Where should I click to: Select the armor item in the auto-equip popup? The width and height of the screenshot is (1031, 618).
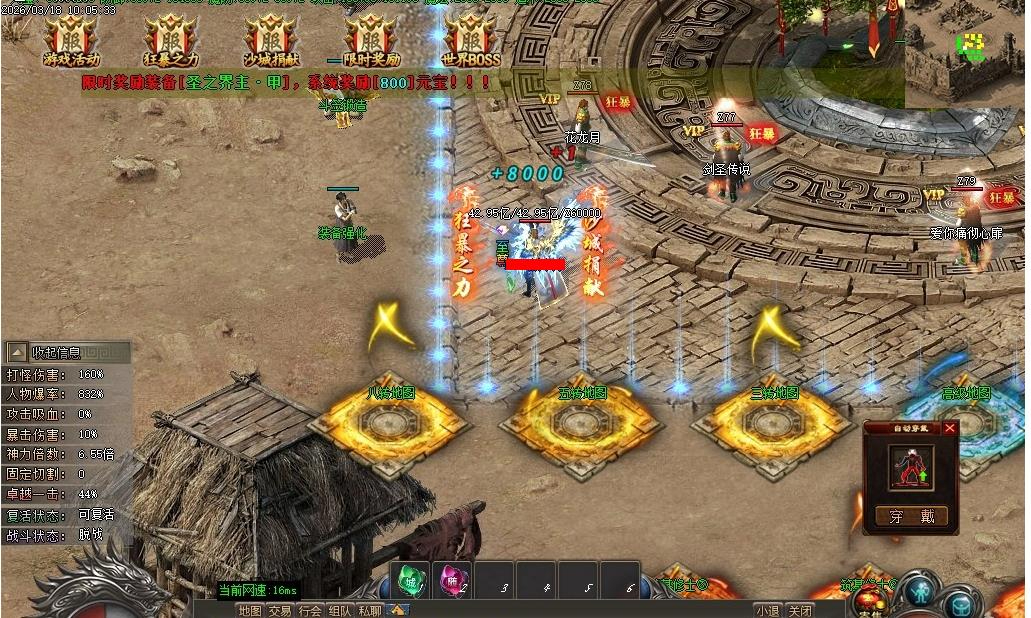pos(911,467)
